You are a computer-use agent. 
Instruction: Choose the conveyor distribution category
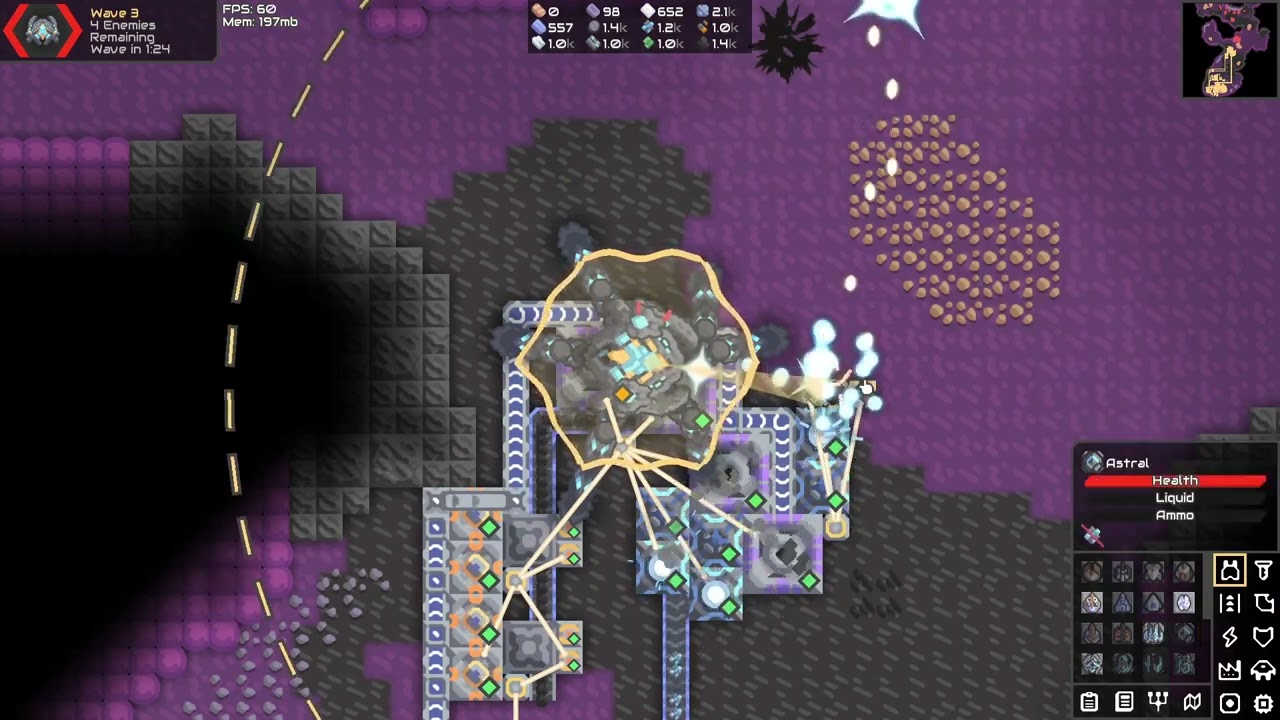(1229, 604)
